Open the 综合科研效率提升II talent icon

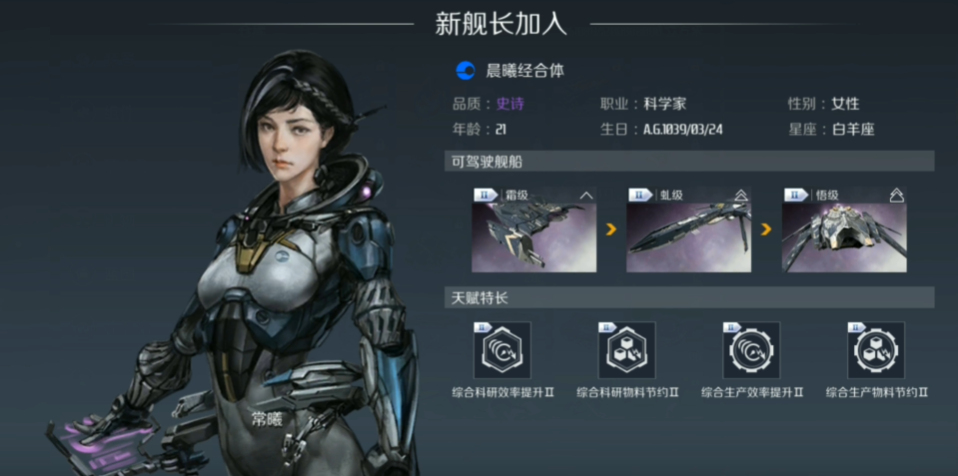point(501,350)
